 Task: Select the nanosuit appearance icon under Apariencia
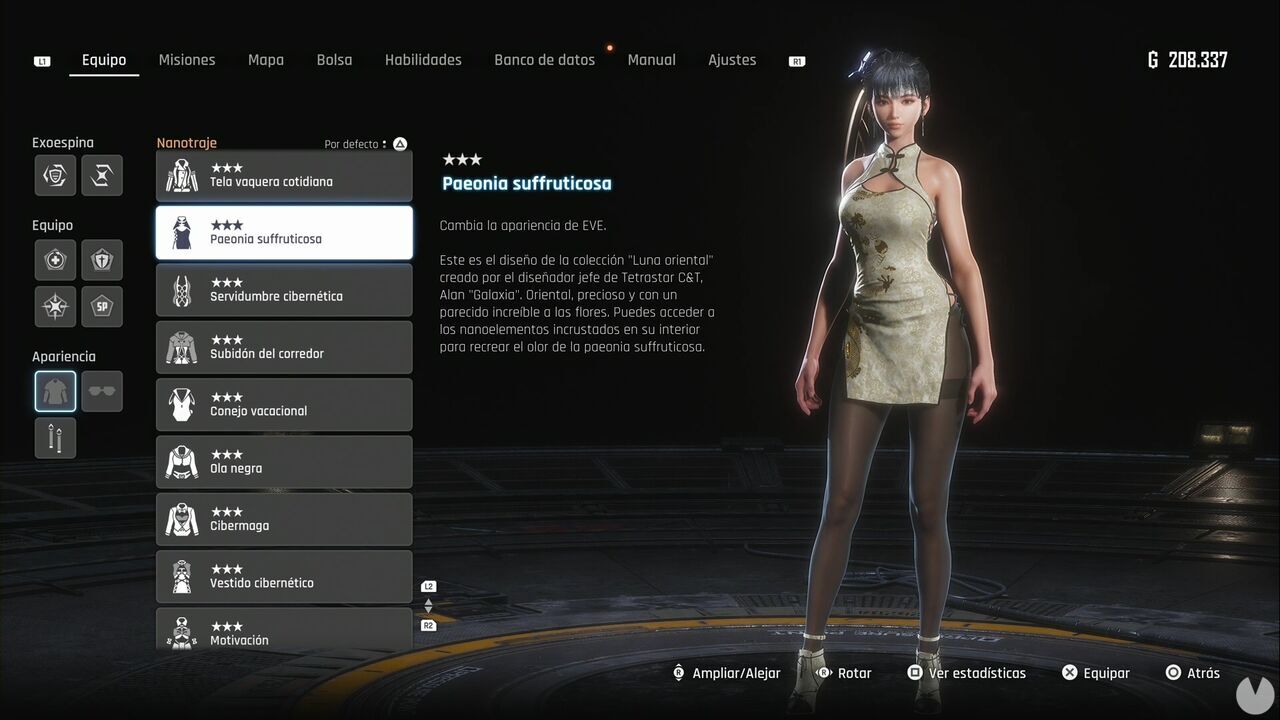[x=55, y=390]
